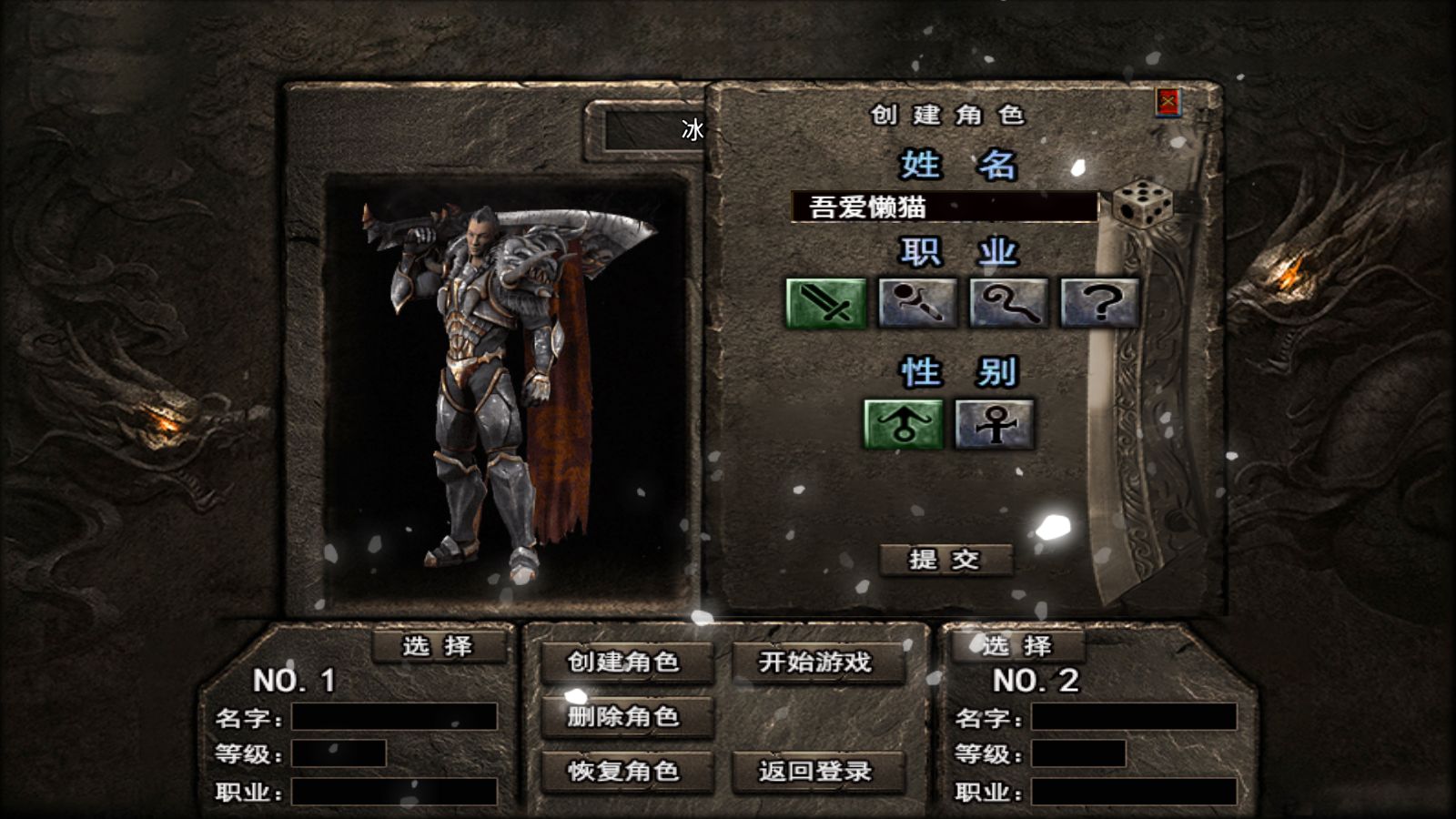Image resolution: width=1456 pixels, height=819 pixels.
Task: Select the sword warrior class icon
Action: [825, 303]
